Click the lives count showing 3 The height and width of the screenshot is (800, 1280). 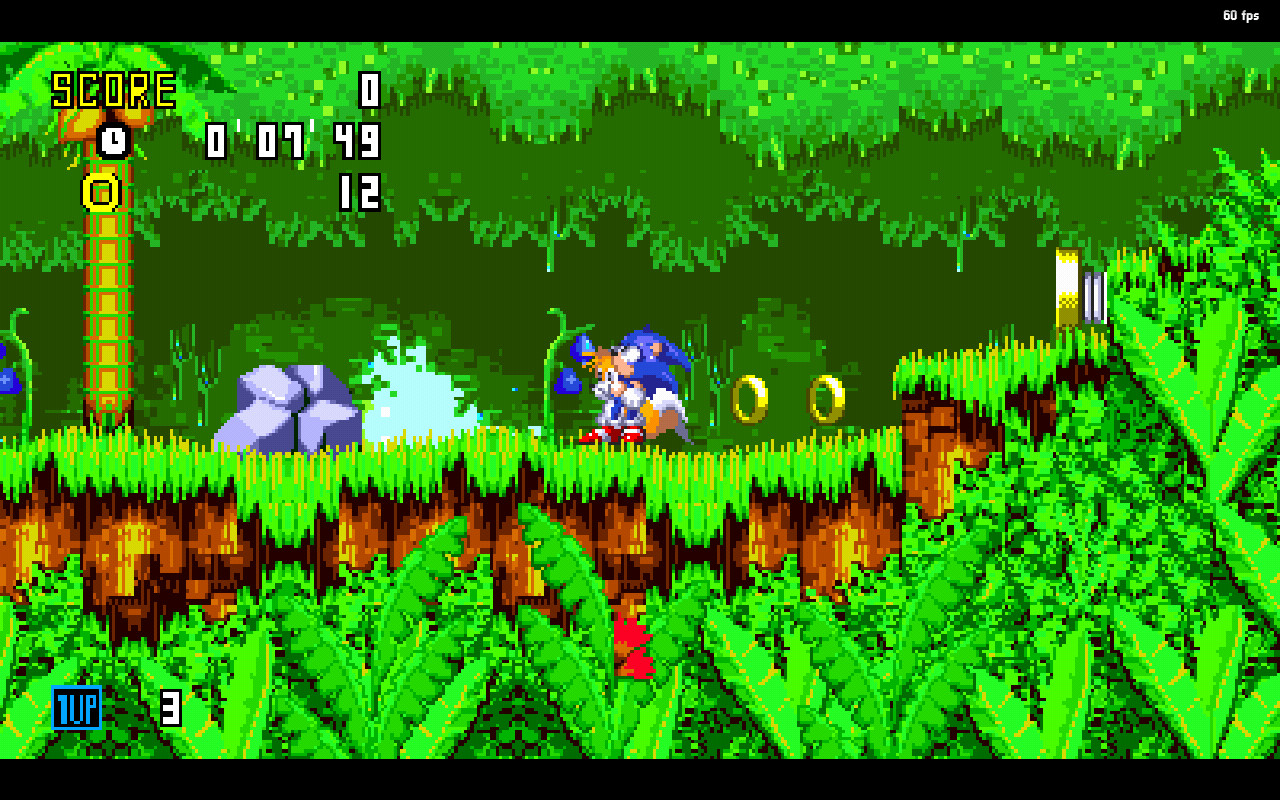170,707
